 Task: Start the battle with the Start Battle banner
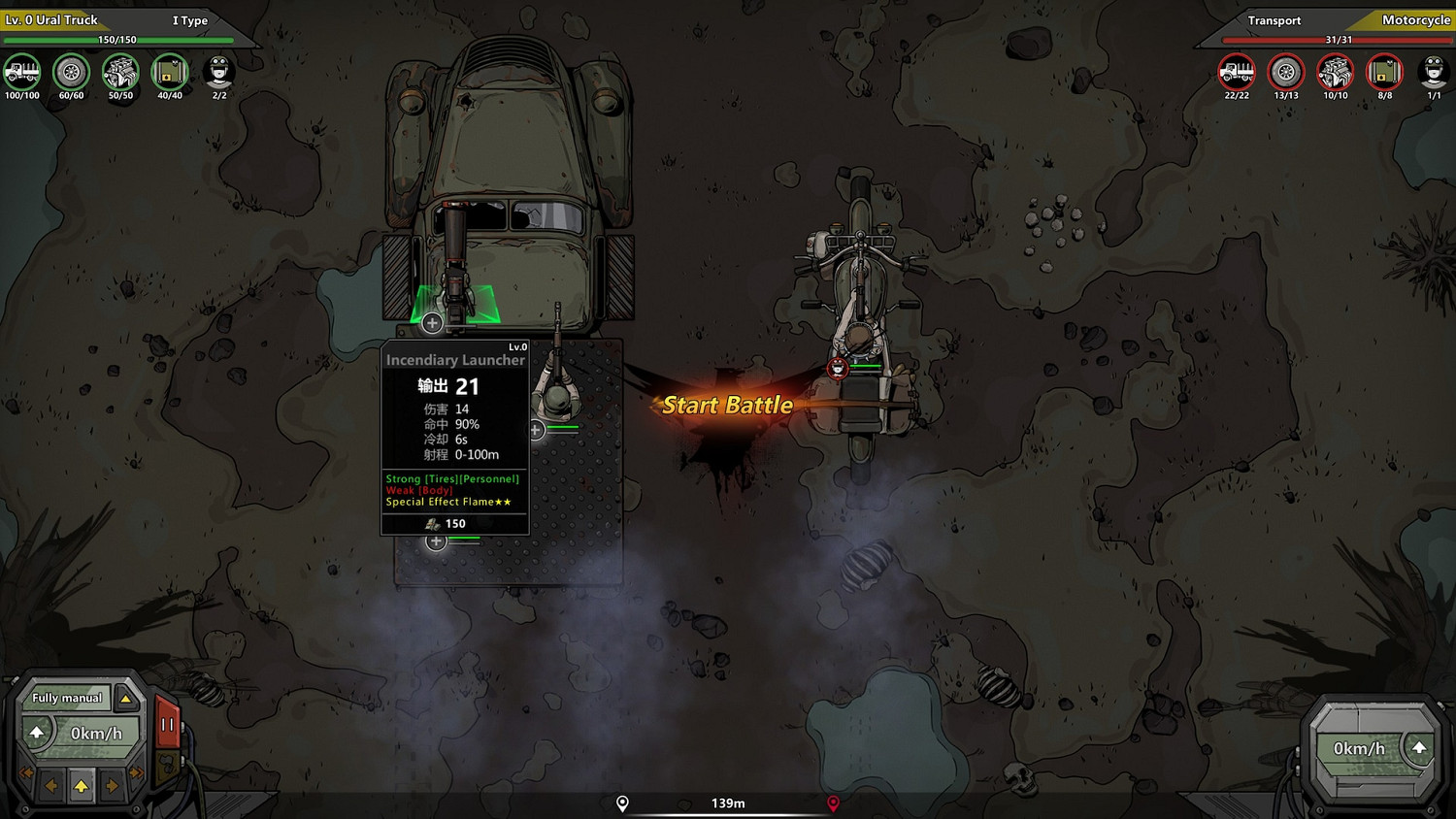pos(727,406)
